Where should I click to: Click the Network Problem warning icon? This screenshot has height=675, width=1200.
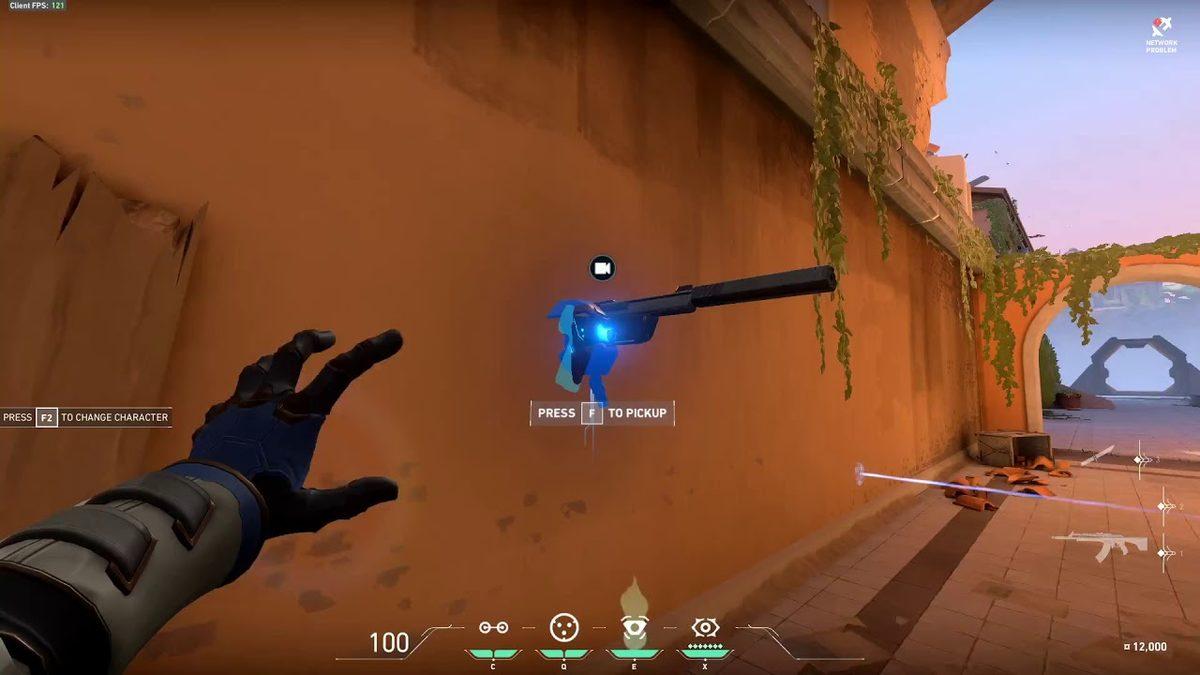(x=1159, y=29)
